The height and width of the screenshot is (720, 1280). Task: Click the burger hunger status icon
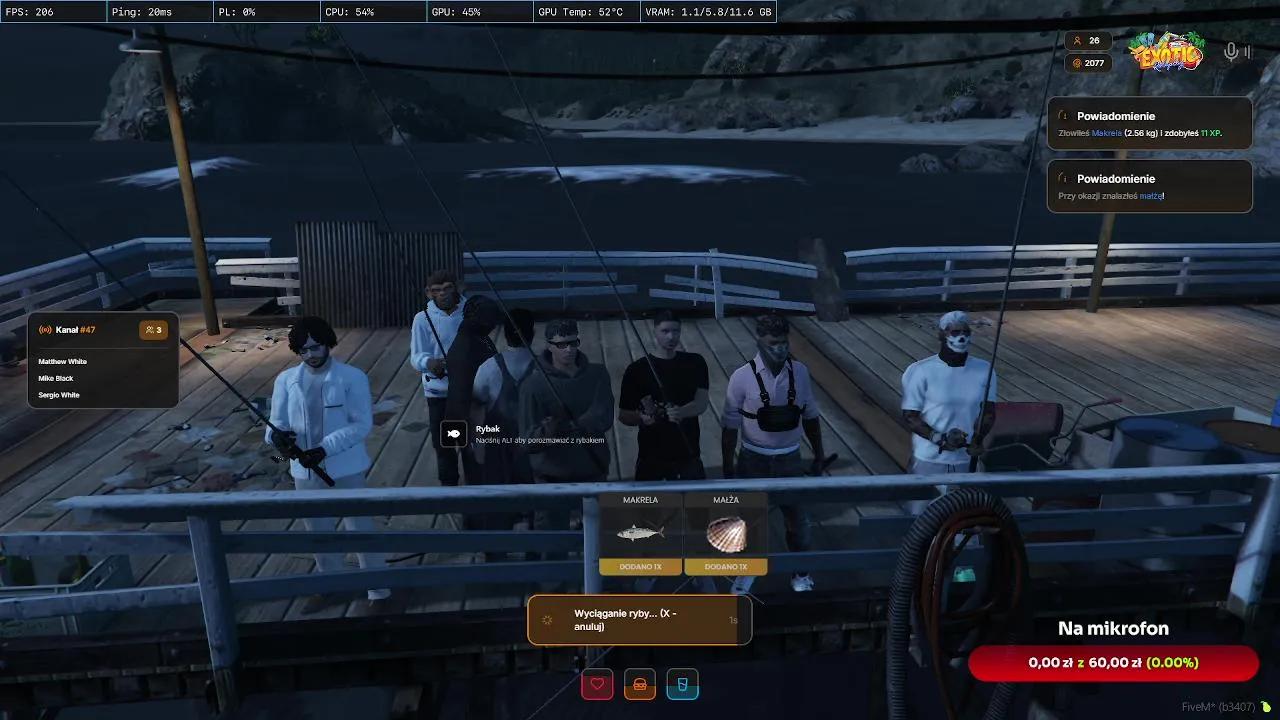[640, 685]
